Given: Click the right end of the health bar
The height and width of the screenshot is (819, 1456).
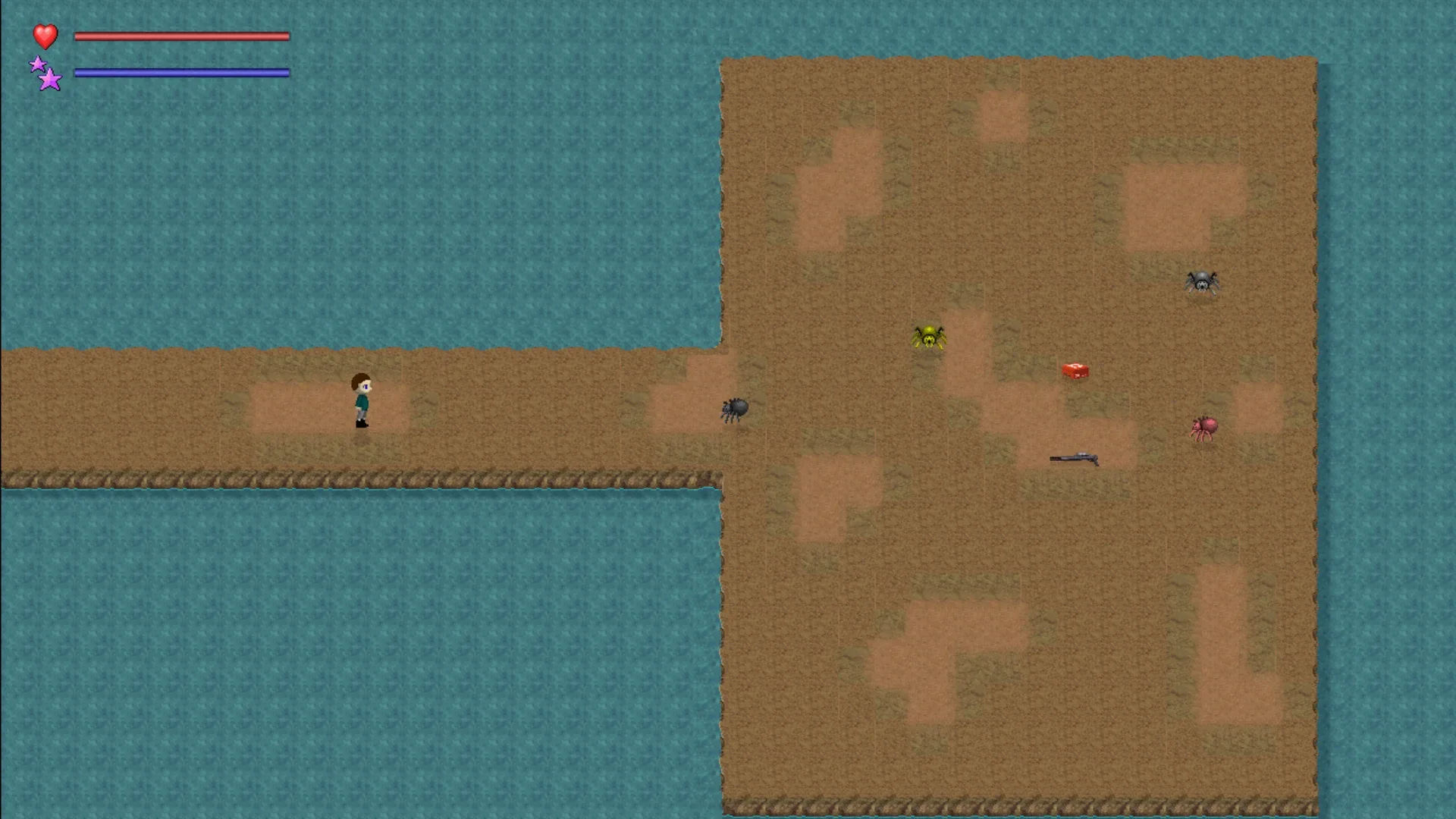Looking at the screenshot, I should (x=287, y=35).
